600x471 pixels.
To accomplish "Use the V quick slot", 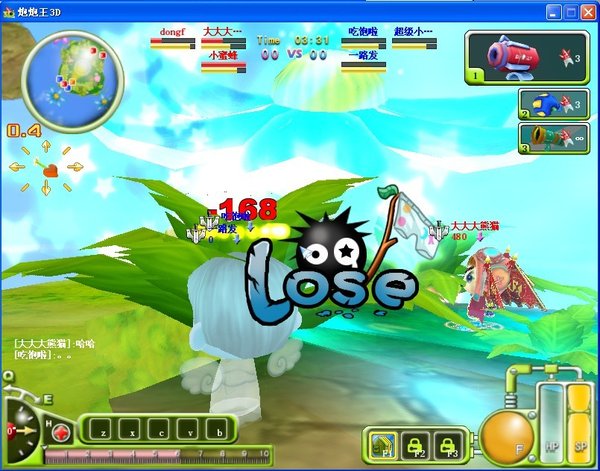I will point(190,432).
